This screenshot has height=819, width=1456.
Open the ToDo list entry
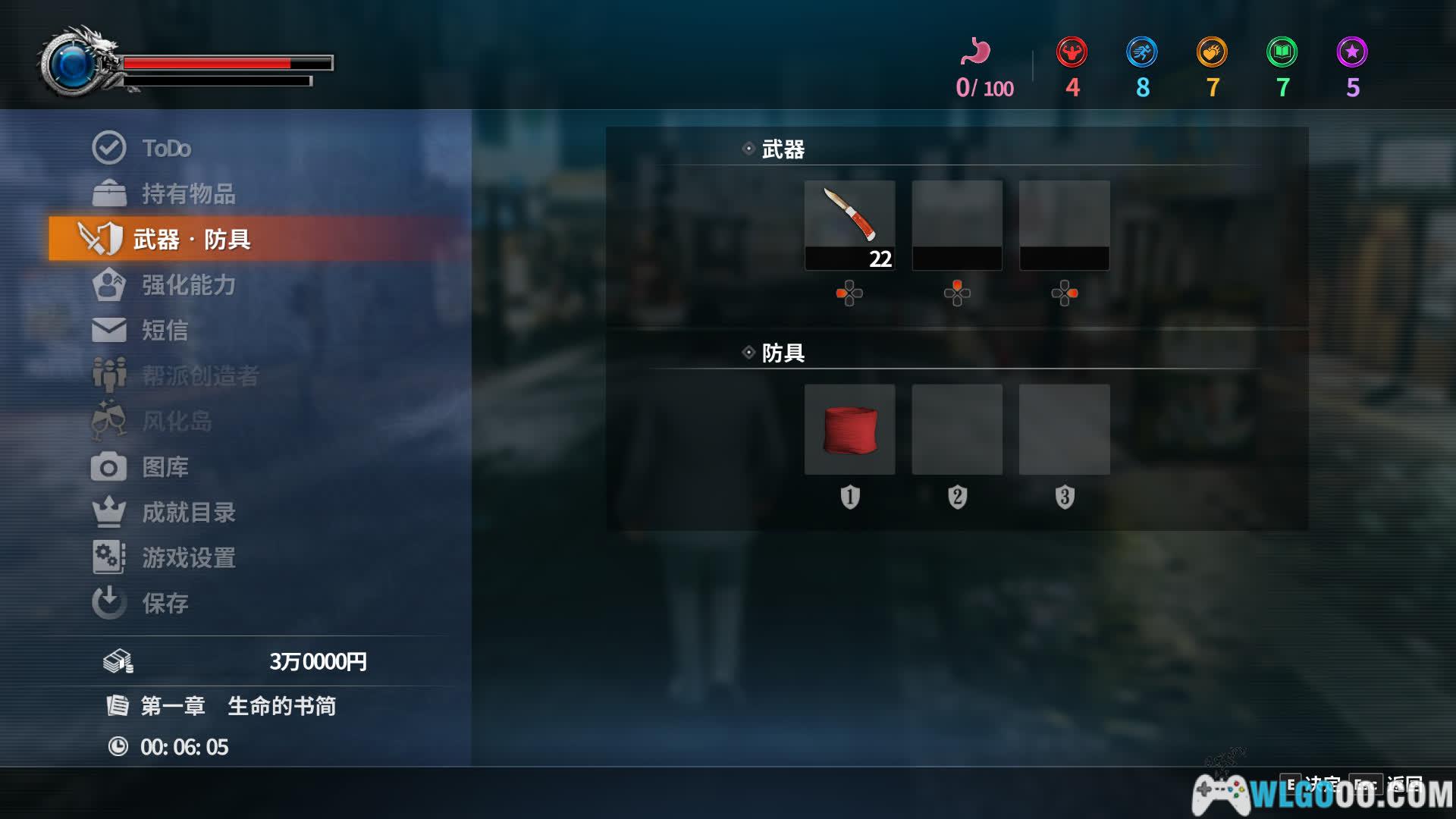(166, 148)
